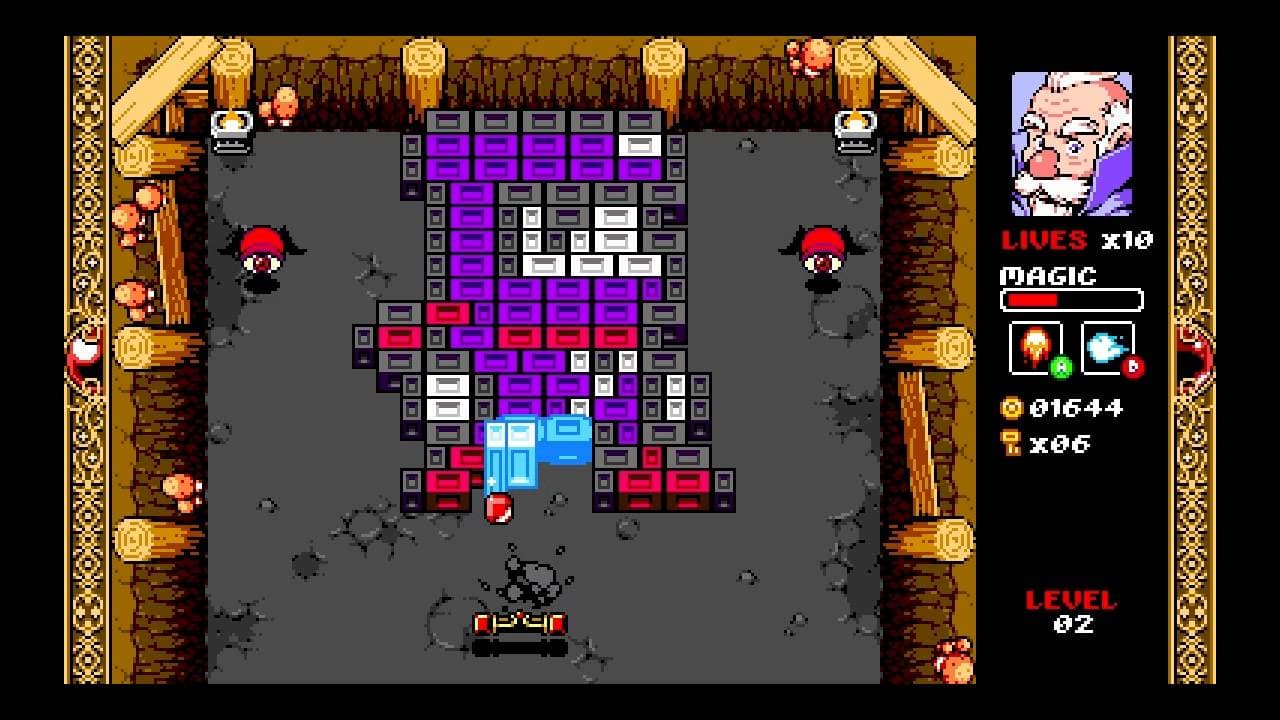The image size is (1280, 720).
Task: Click the LIVES x10 counter
Action: pyautogui.click(x=1075, y=240)
